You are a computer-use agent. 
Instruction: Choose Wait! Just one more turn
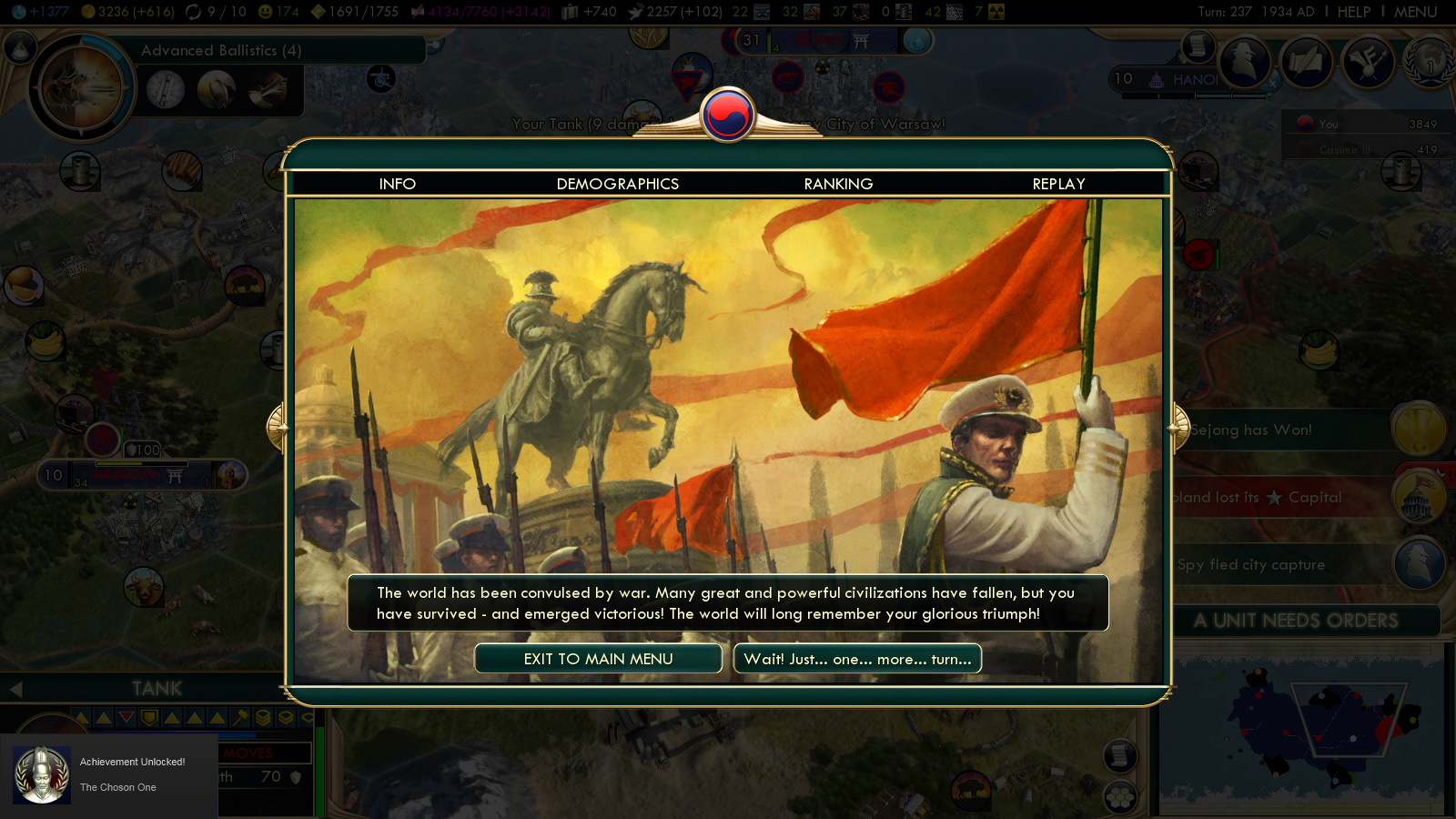[x=857, y=658]
